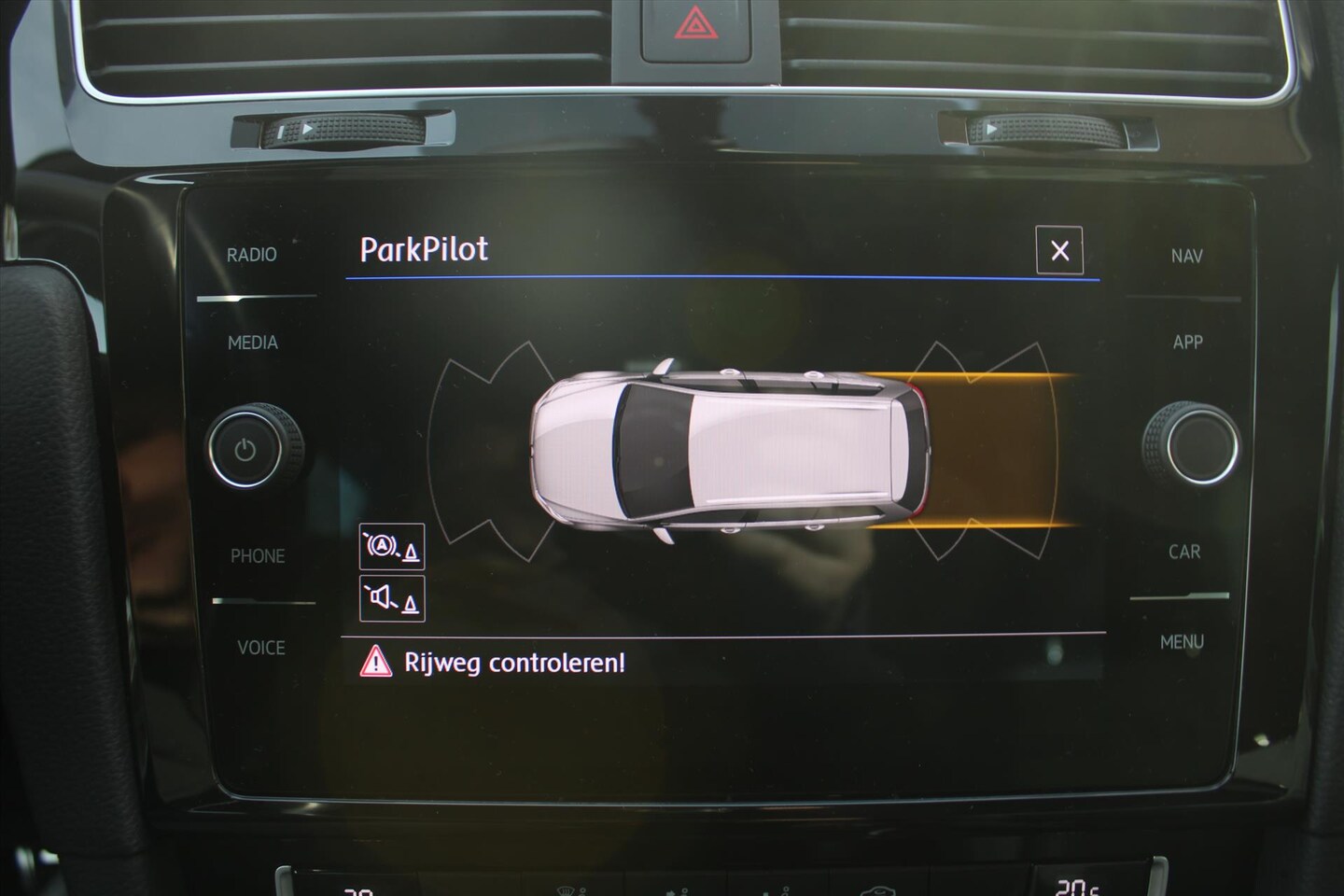This screenshot has height=896, width=1344.
Task: Select the APP button
Action: pos(1187,343)
